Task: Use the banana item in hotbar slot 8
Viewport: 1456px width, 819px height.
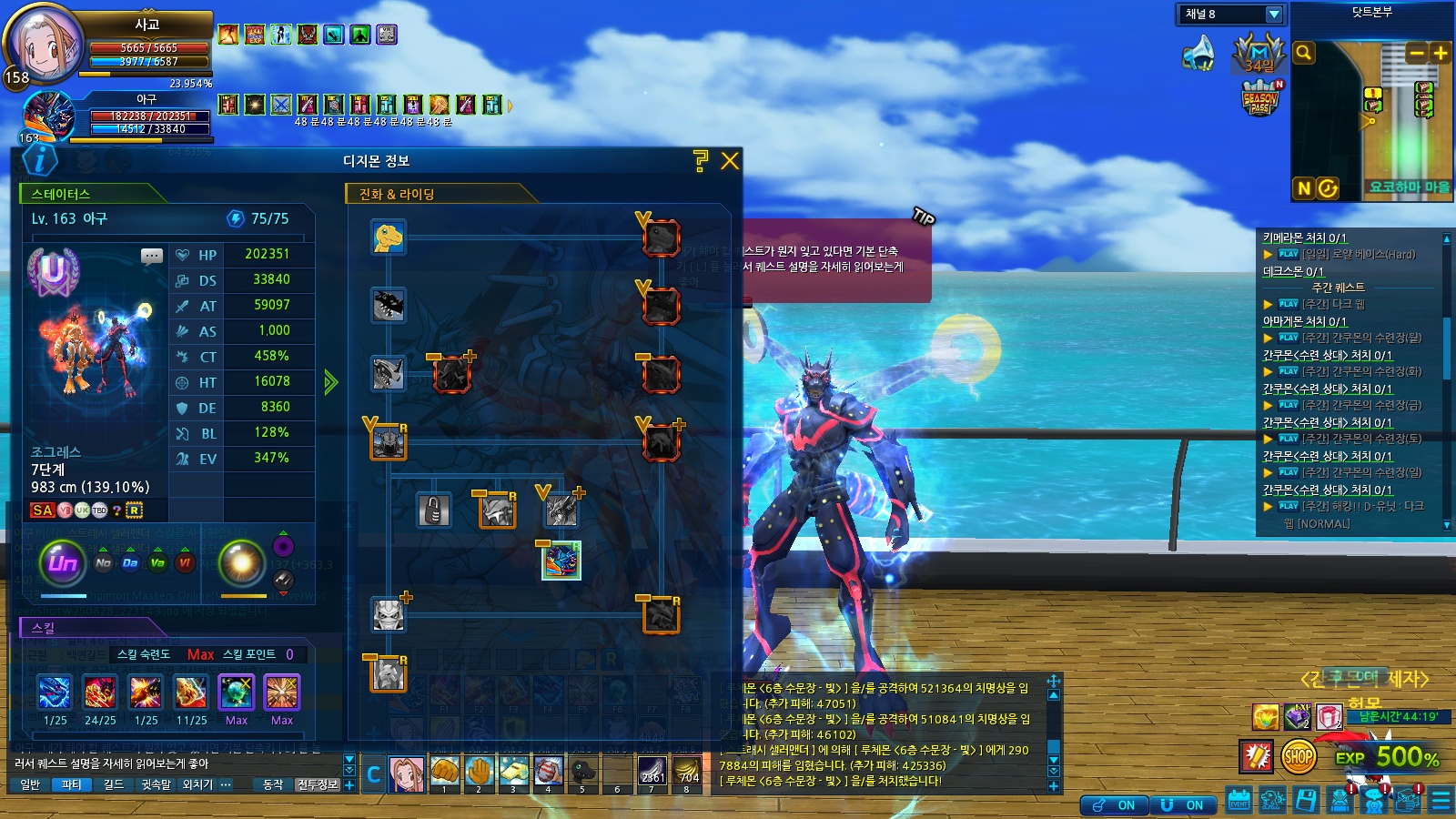Action: (x=686, y=772)
